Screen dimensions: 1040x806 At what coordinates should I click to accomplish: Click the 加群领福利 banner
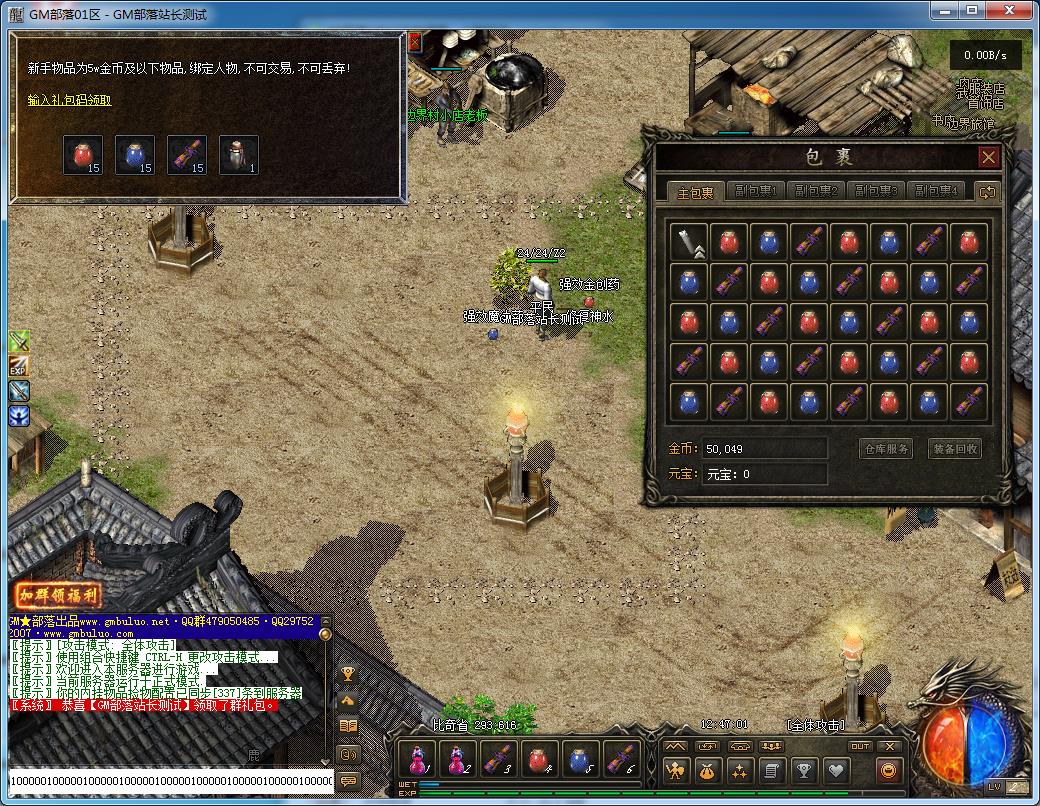click(x=57, y=594)
